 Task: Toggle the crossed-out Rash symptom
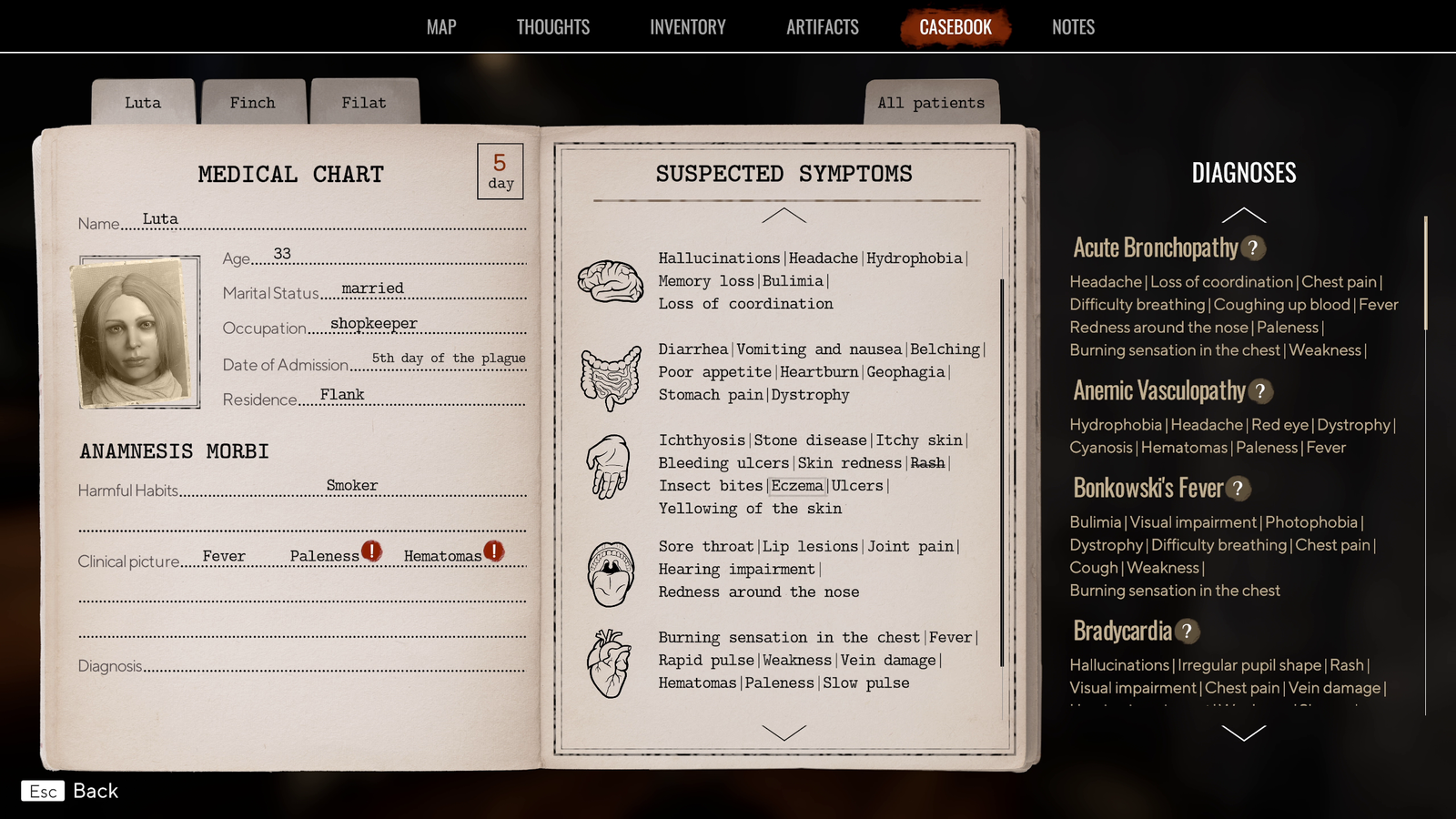coord(927,462)
